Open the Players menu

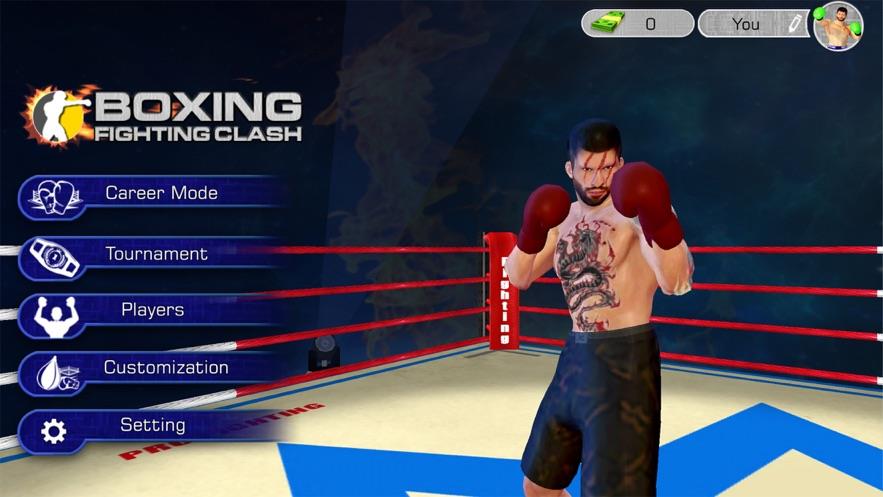point(150,311)
